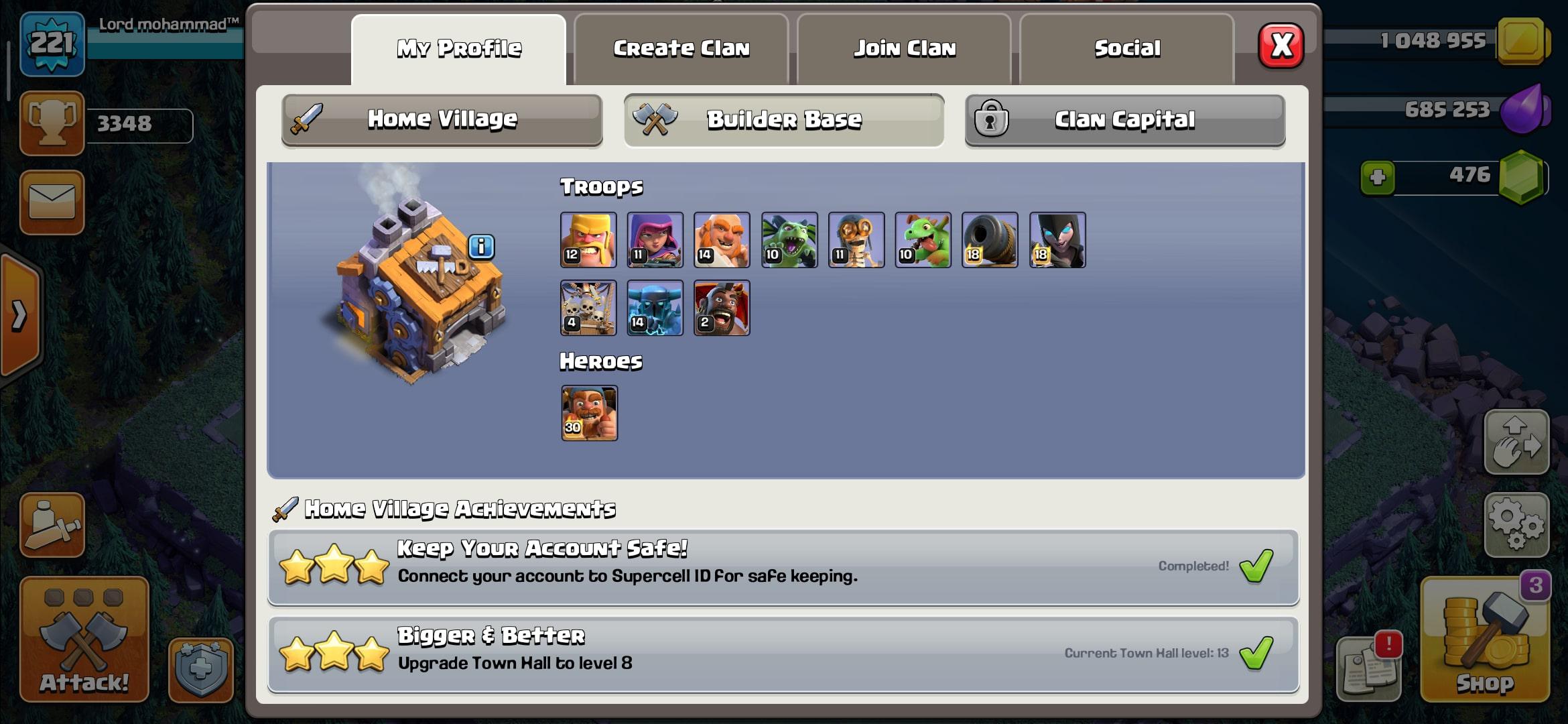Start an Attack

(x=84, y=640)
